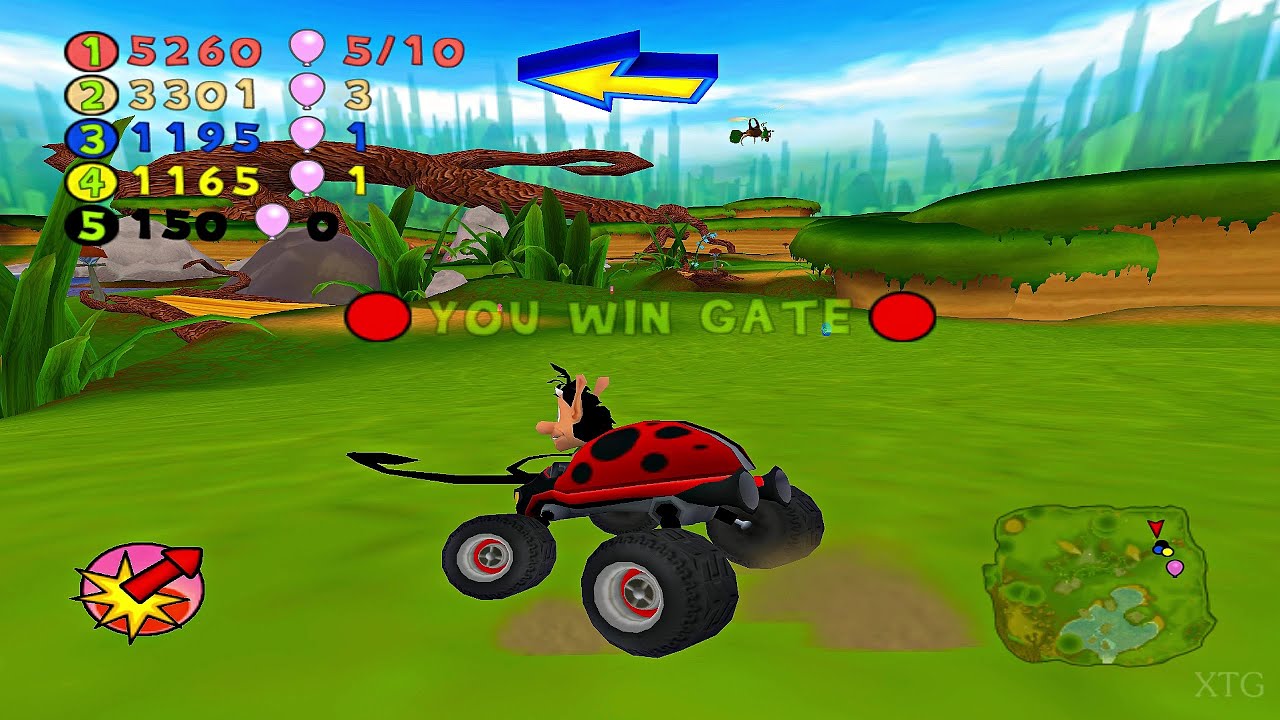Image resolution: width=1280 pixels, height=720 pixels.
Task: Click the right red gate dot
Action: point(903,319)
